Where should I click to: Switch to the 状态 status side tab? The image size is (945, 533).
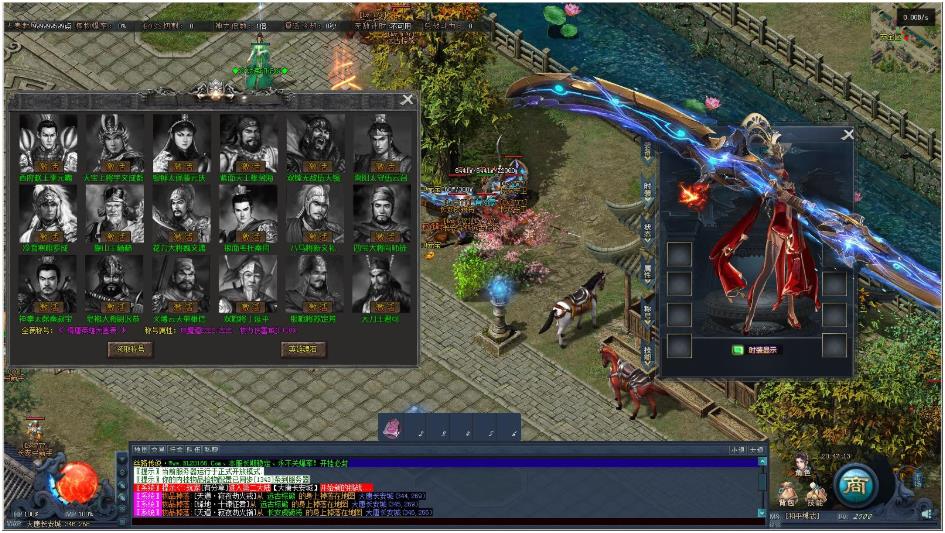(648, 229)
